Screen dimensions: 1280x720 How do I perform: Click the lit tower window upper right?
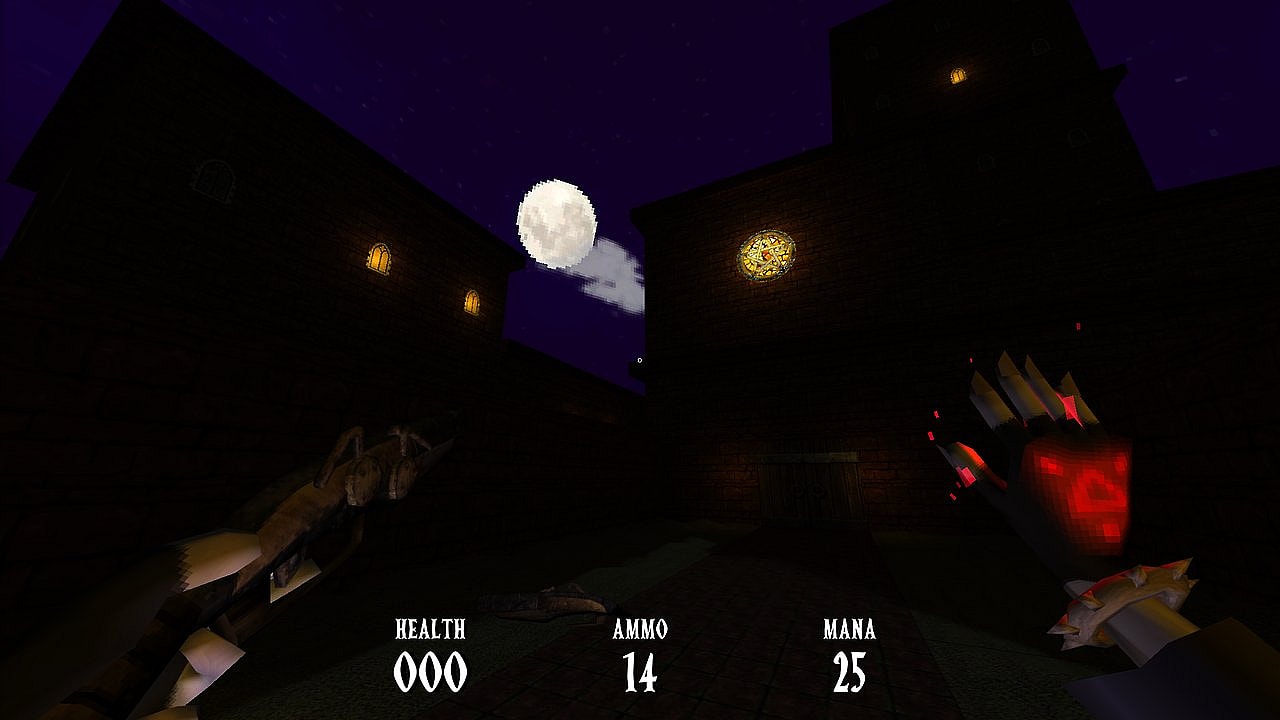click(x=958, y=74)
